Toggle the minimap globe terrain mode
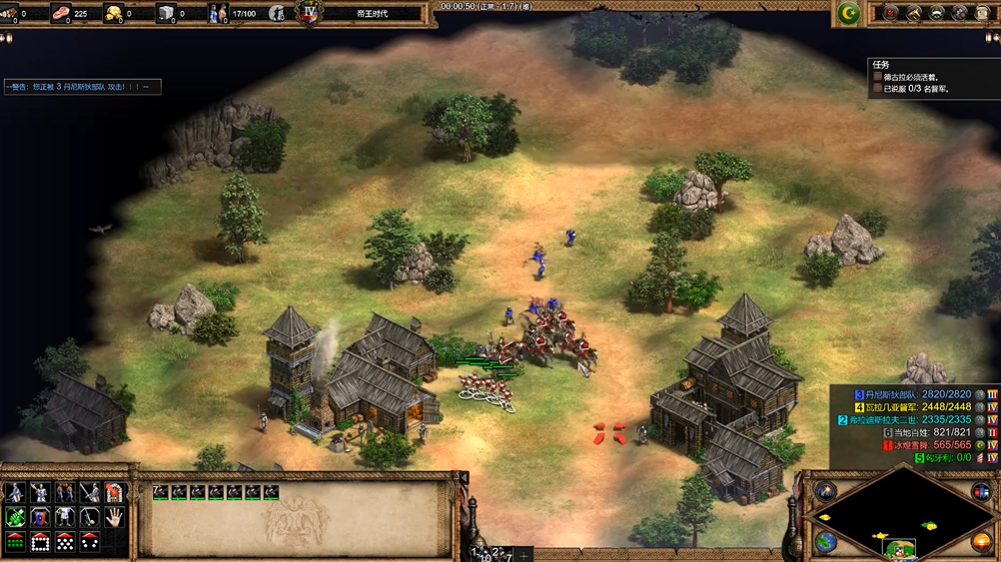 click(825, 542)
